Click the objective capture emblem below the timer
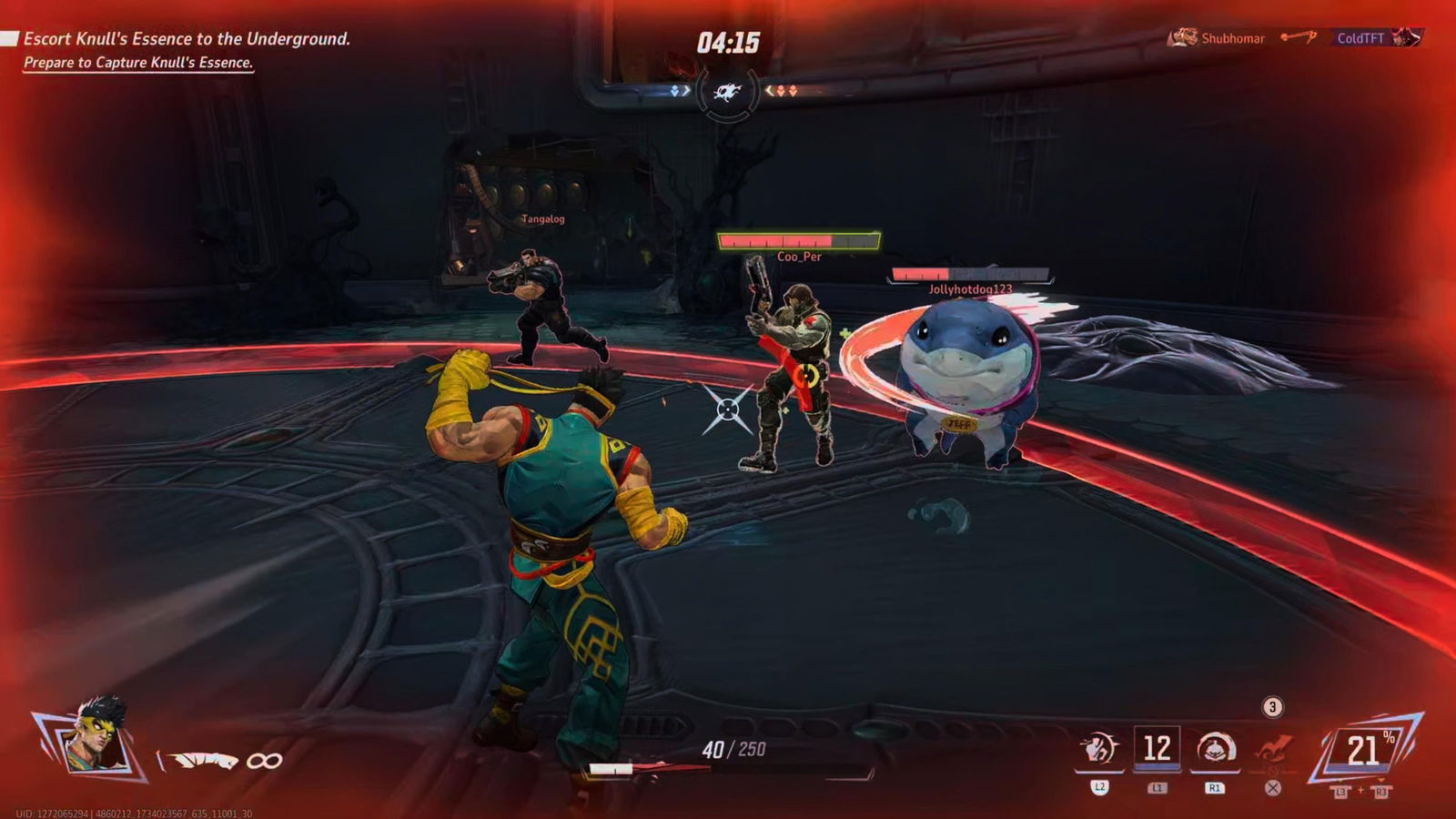This screenshot has width=1456, height=819. click(x=727, y=91)
